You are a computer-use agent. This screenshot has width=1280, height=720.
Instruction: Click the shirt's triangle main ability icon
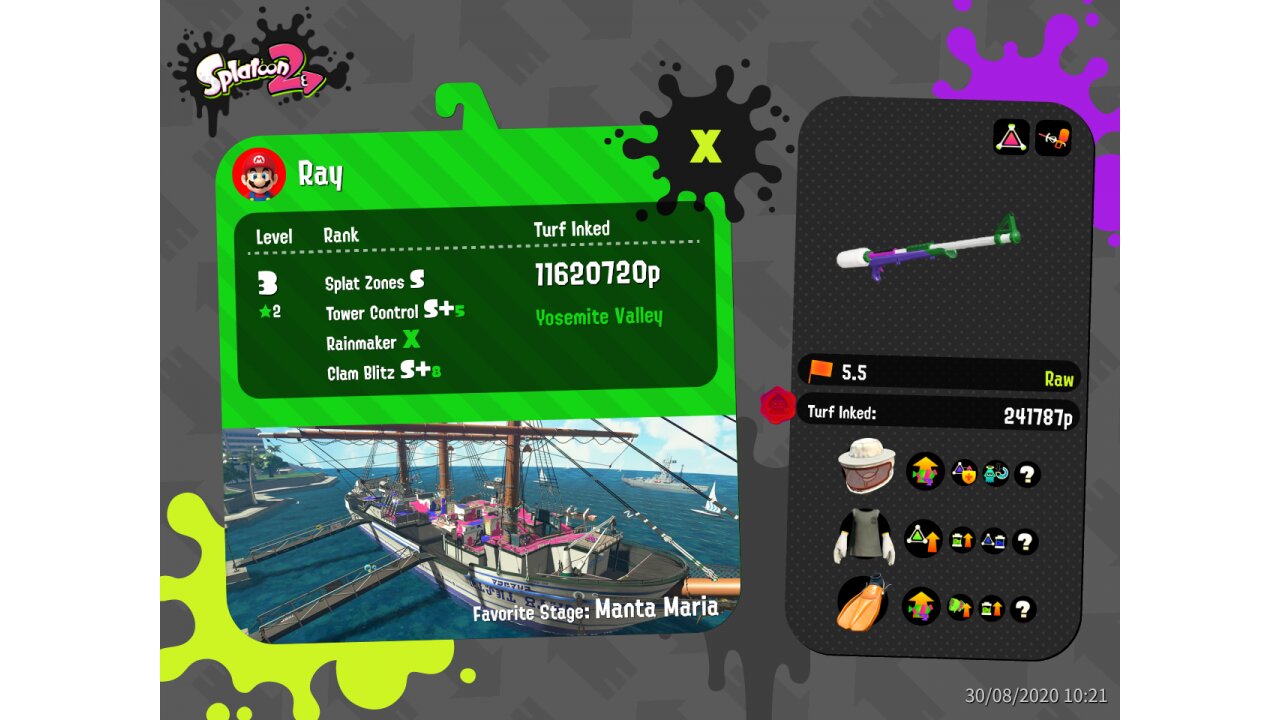pyautogui.click(x=923, y=540)
